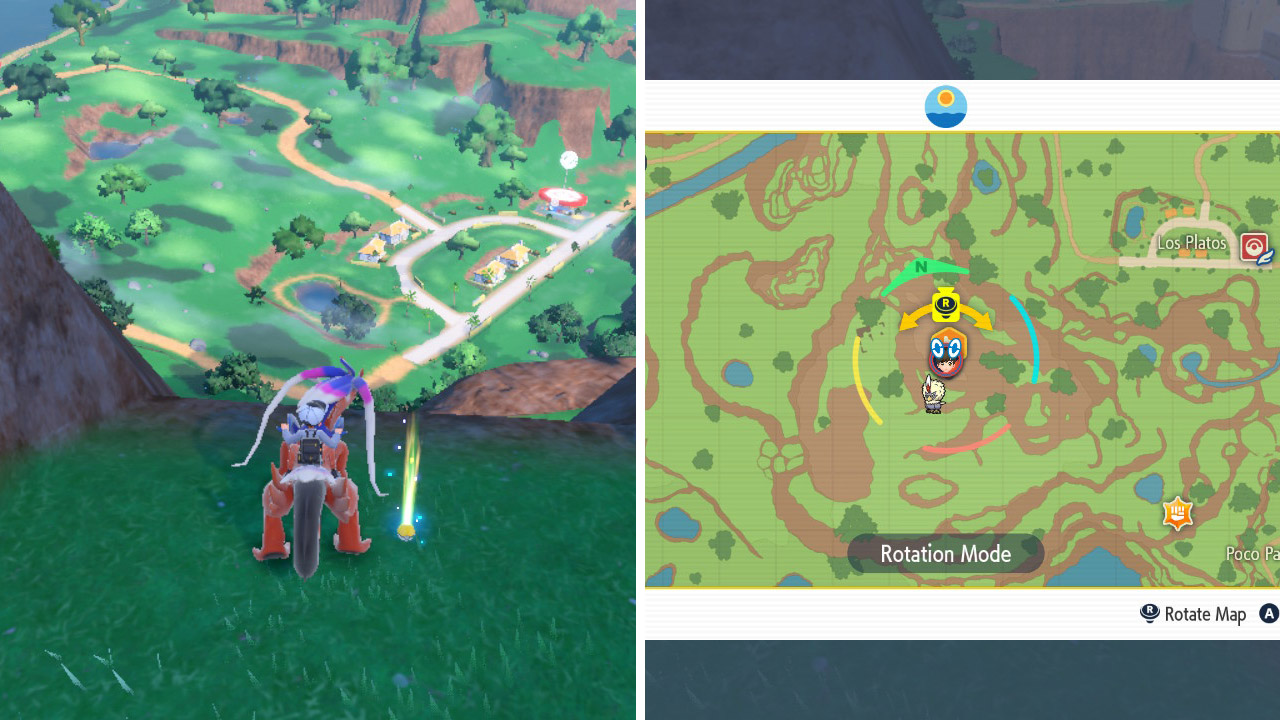Click the yellow R rotation stick icon
Image resolution: width=1280 pixels, height=720 pixels.
(x=944, y=307)
